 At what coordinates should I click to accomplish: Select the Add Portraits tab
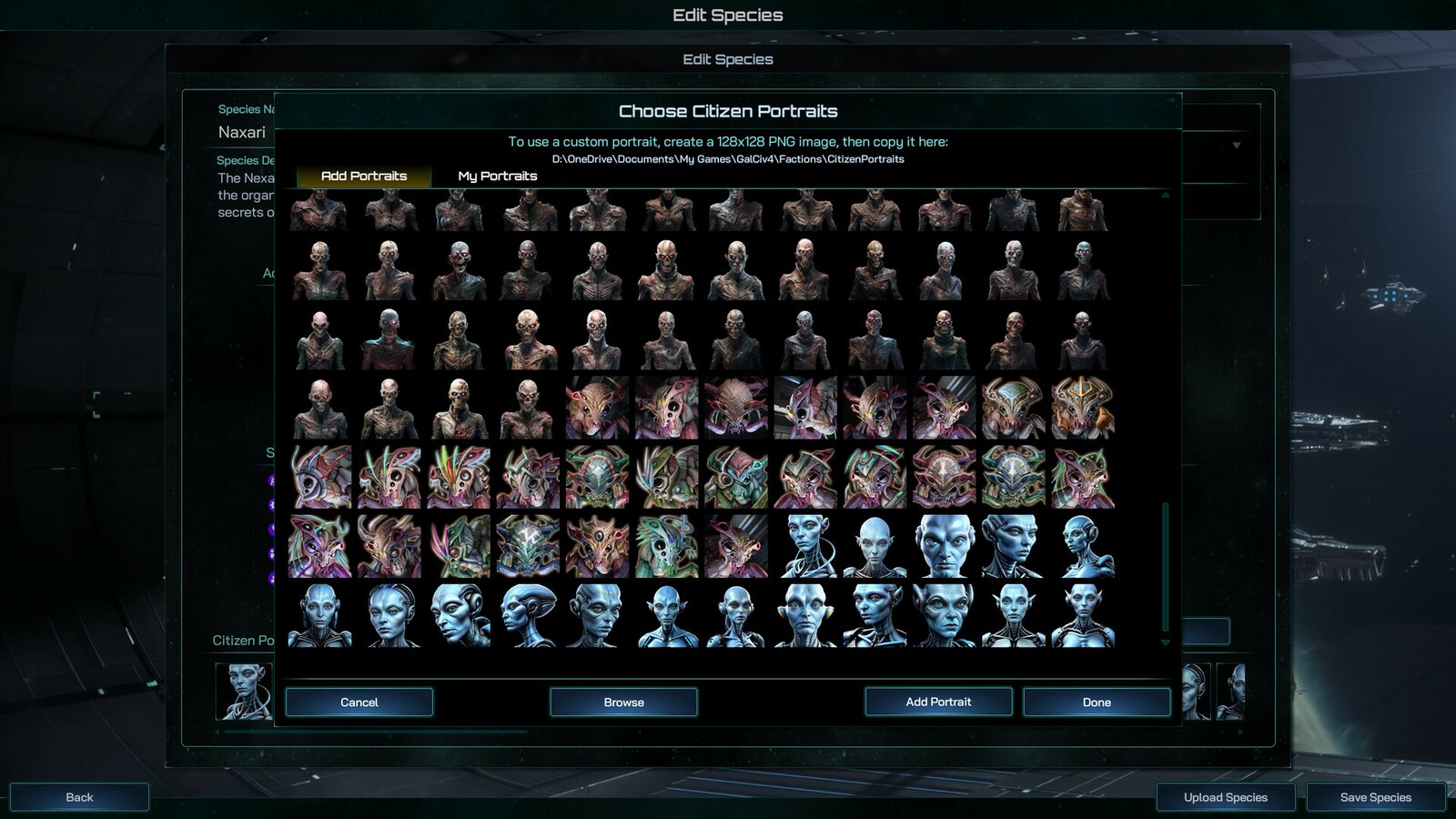click(x=363, y=176)
